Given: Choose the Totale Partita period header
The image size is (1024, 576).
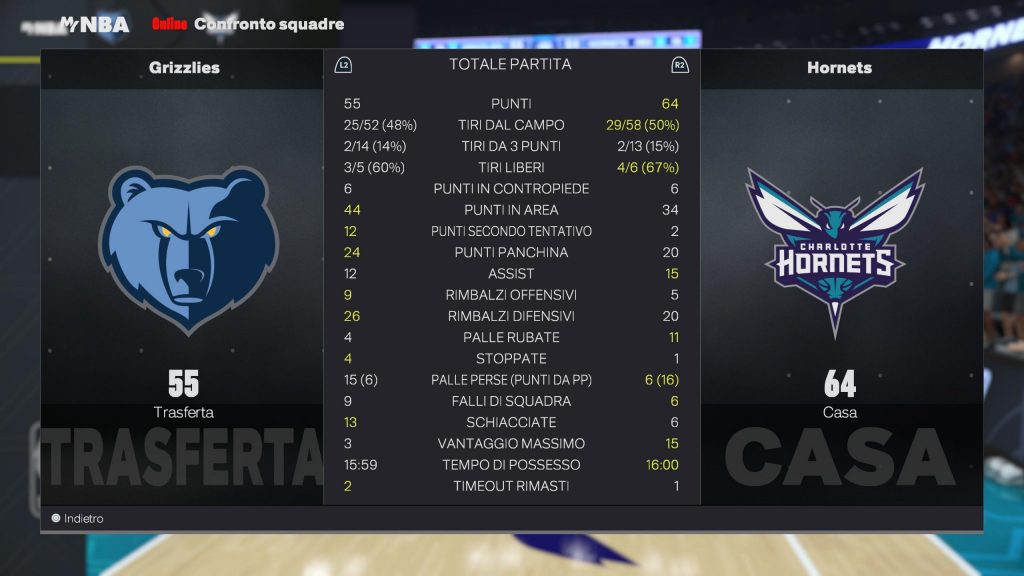Looking at the screenshot, I should click(510, 65).
